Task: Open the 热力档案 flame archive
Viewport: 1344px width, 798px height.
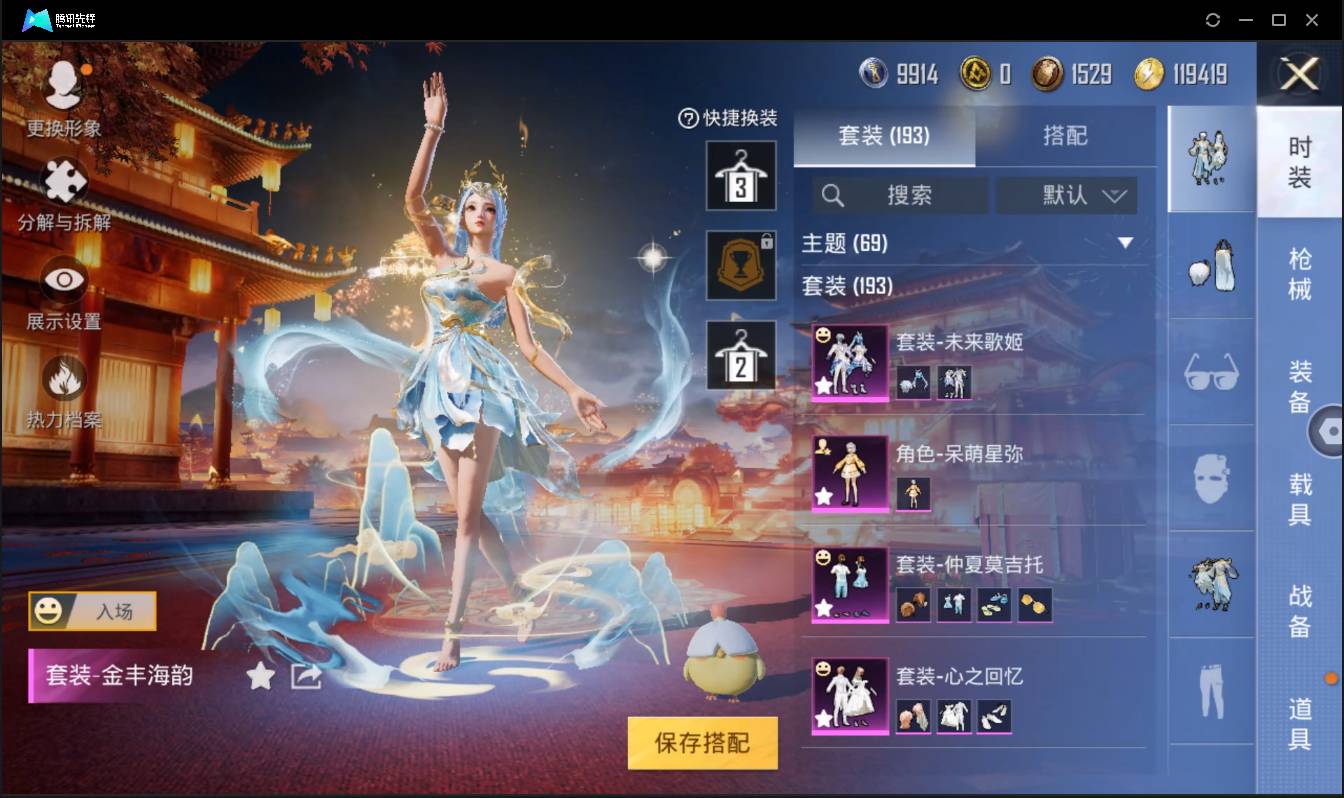Action: [62, 380]
